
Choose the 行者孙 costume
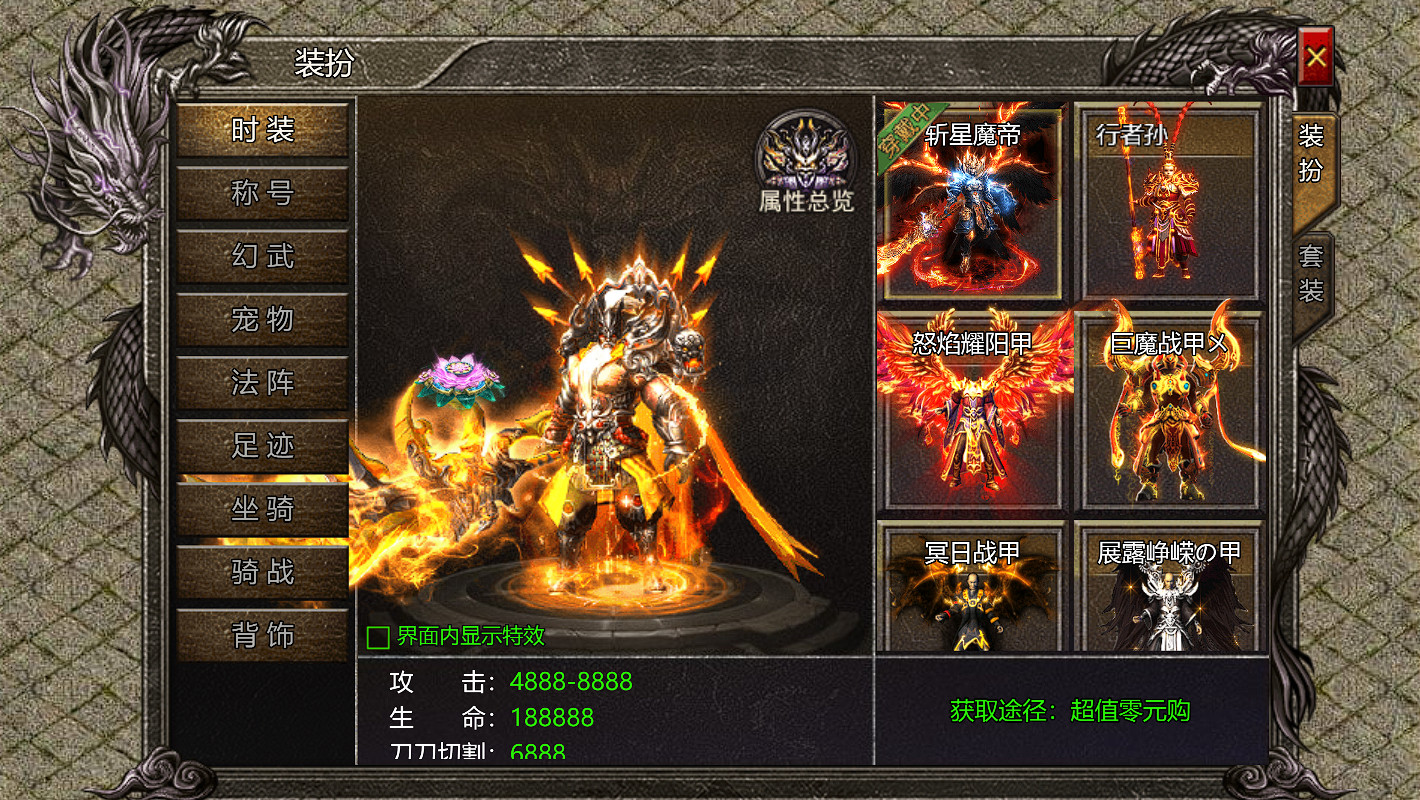pyautogui.click(x=1168, y=202)
